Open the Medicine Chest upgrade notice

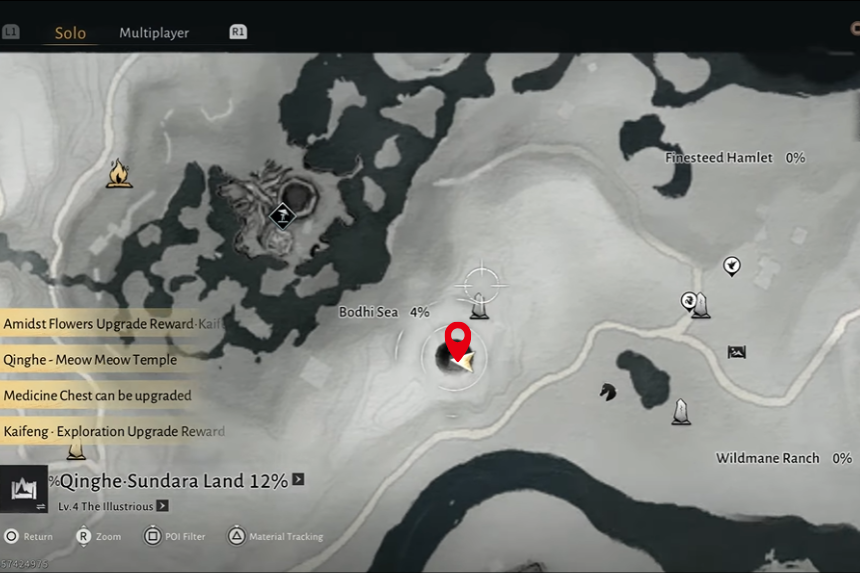click(x=97, y=396)
